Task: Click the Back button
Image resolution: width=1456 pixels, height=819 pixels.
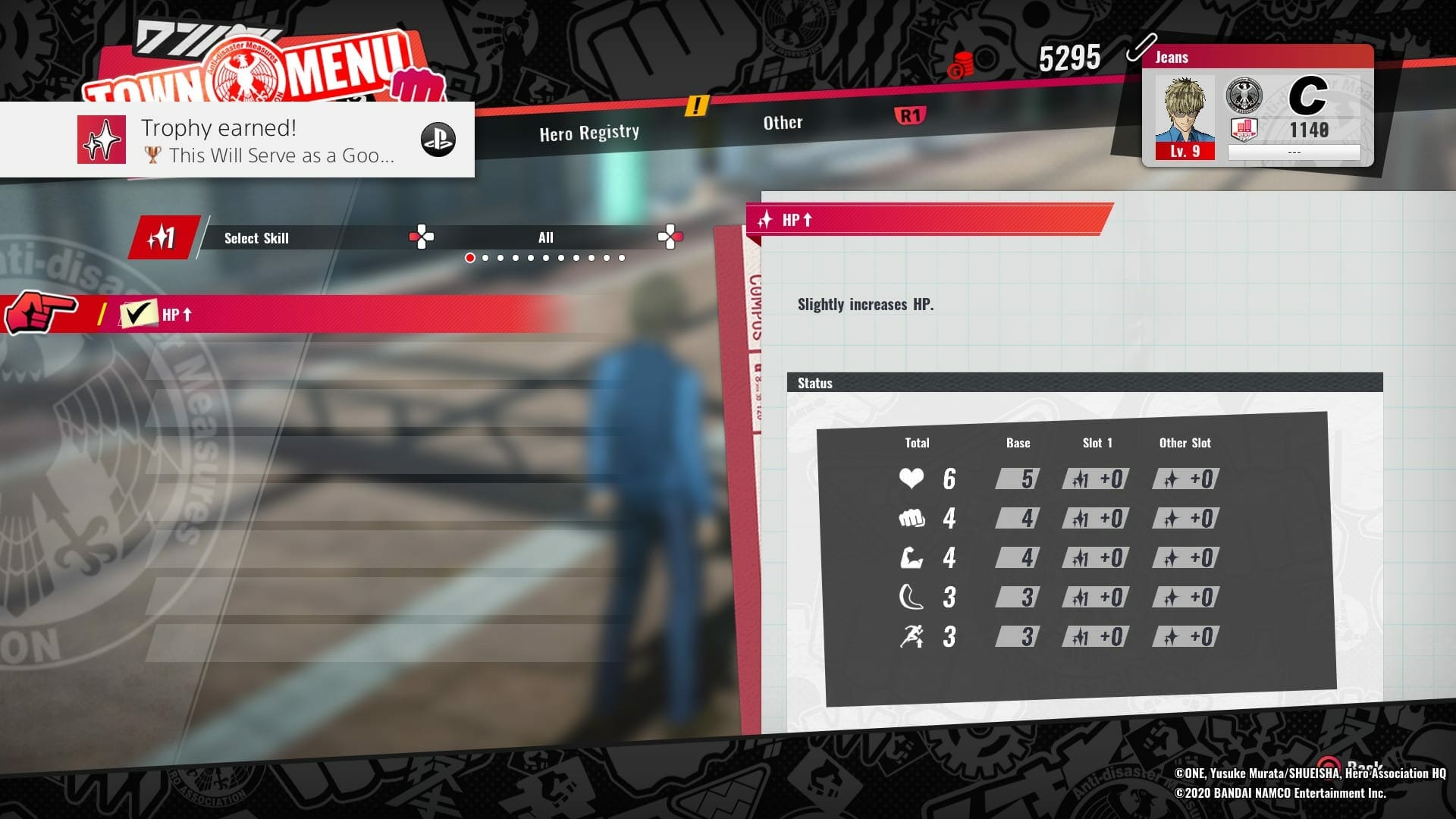Action: (1351, 766)
